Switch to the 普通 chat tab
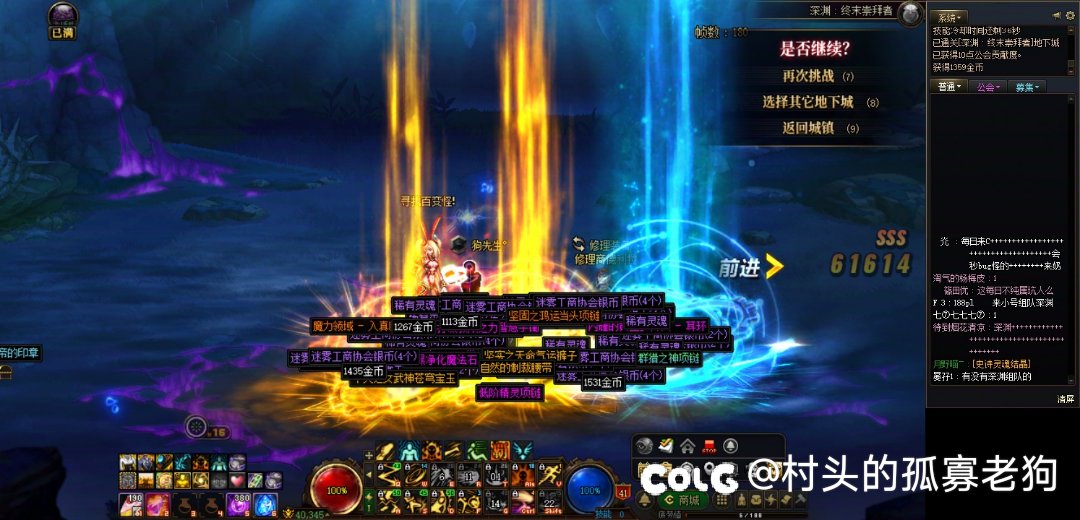 (950, 87)
